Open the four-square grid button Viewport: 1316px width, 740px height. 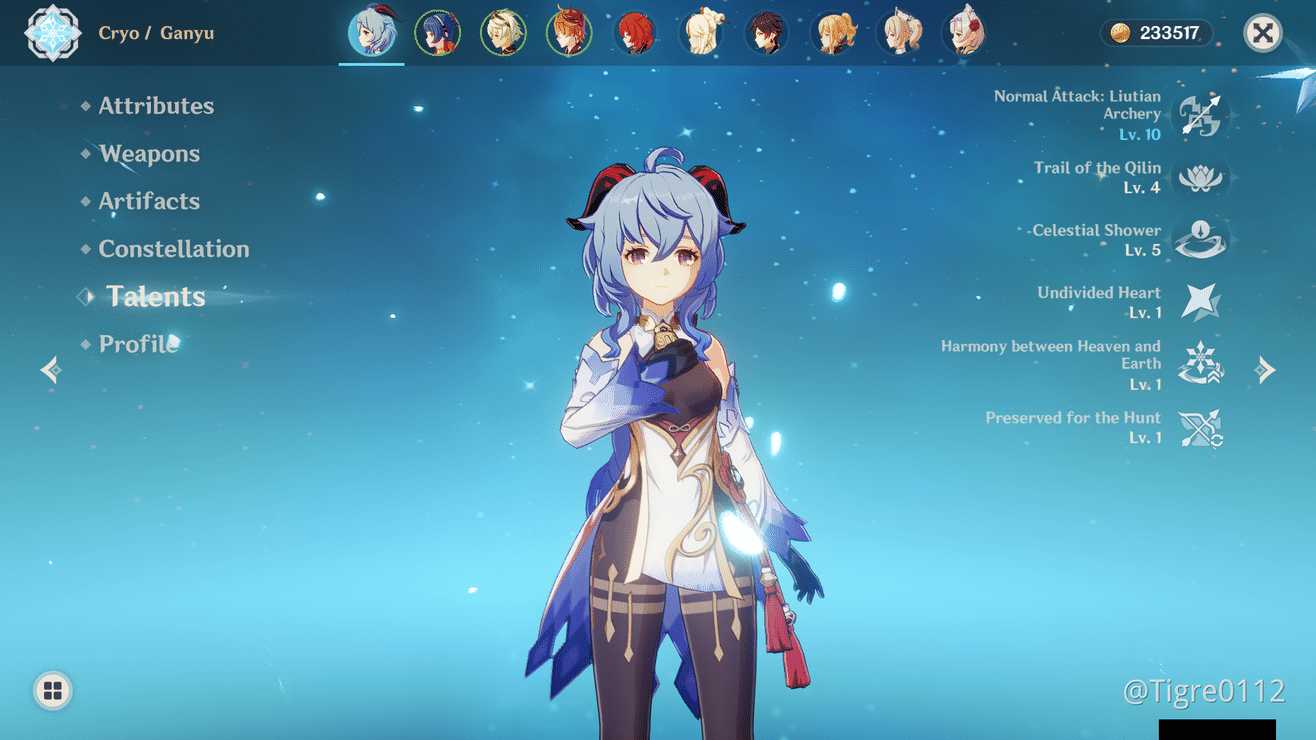click(53, 690)
